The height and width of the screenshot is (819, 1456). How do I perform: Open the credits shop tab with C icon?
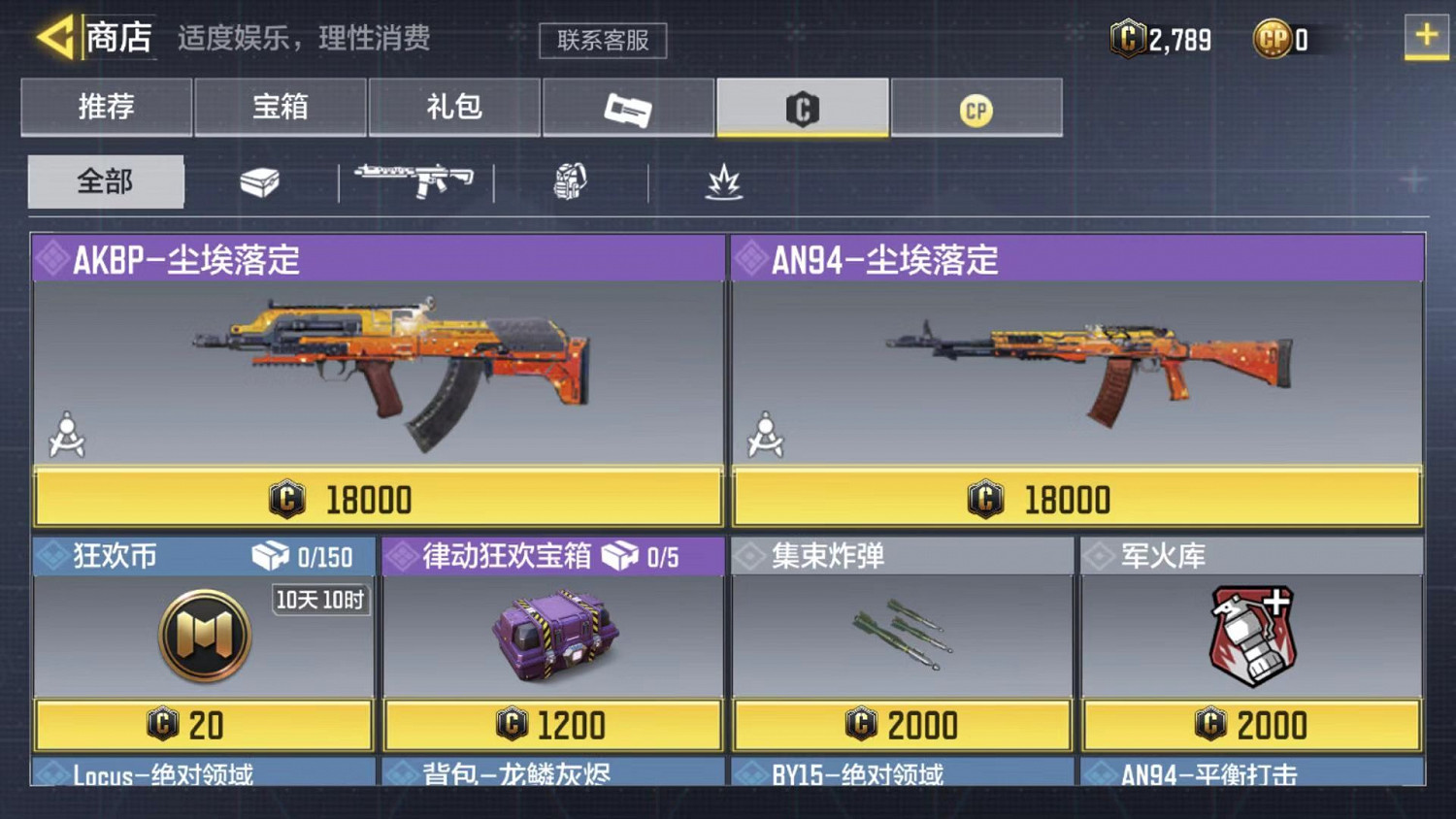point(803,108)
